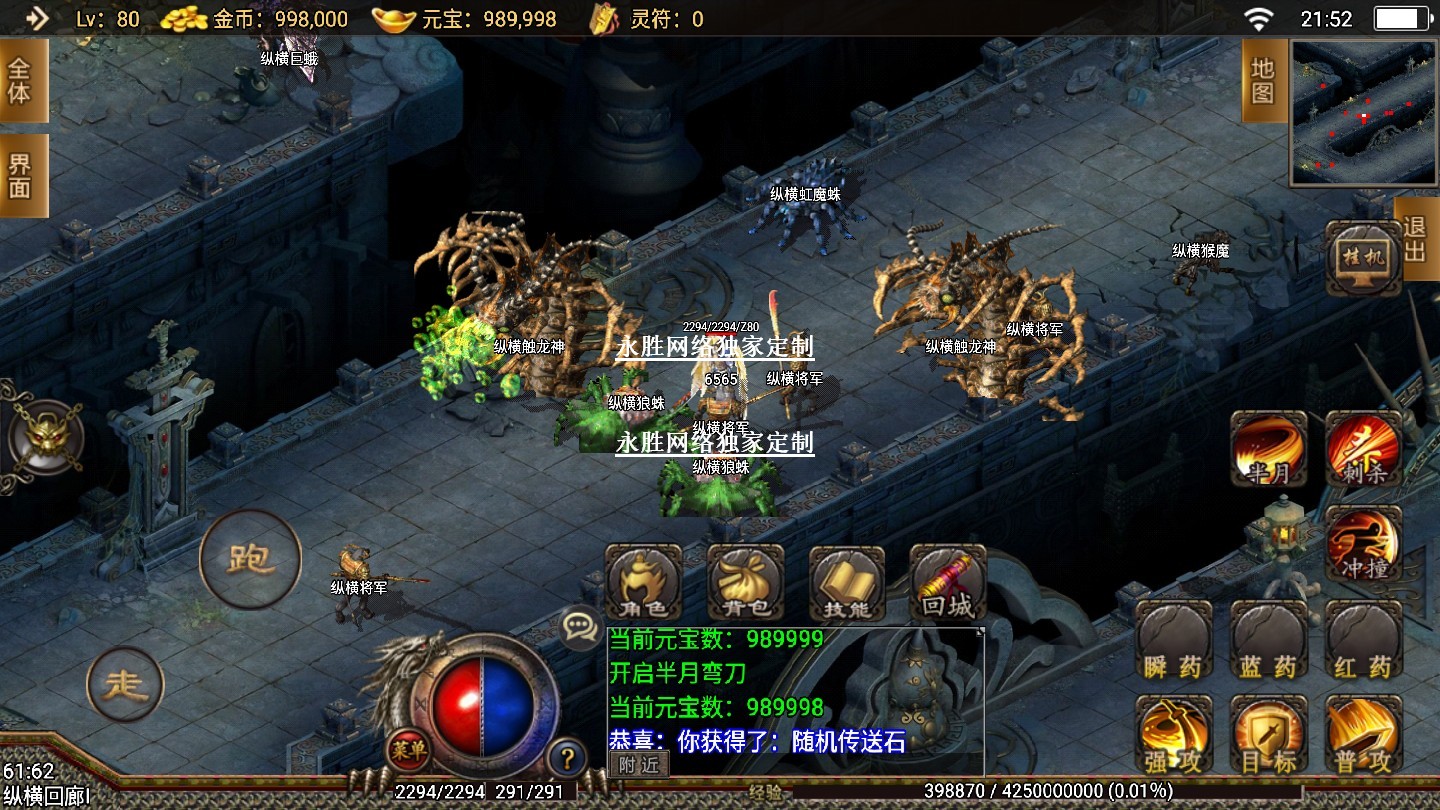
Task: Activate the 刺杀 assassinate skill
Action: pos(1363,449)
